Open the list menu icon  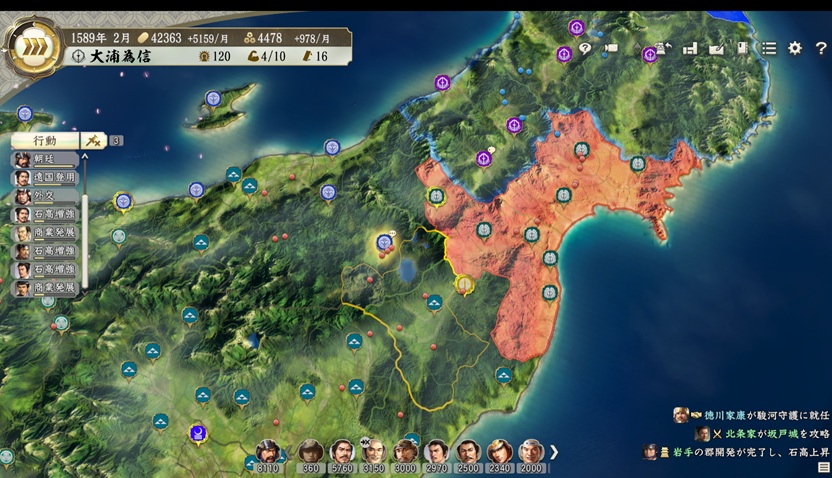[769, 48]
